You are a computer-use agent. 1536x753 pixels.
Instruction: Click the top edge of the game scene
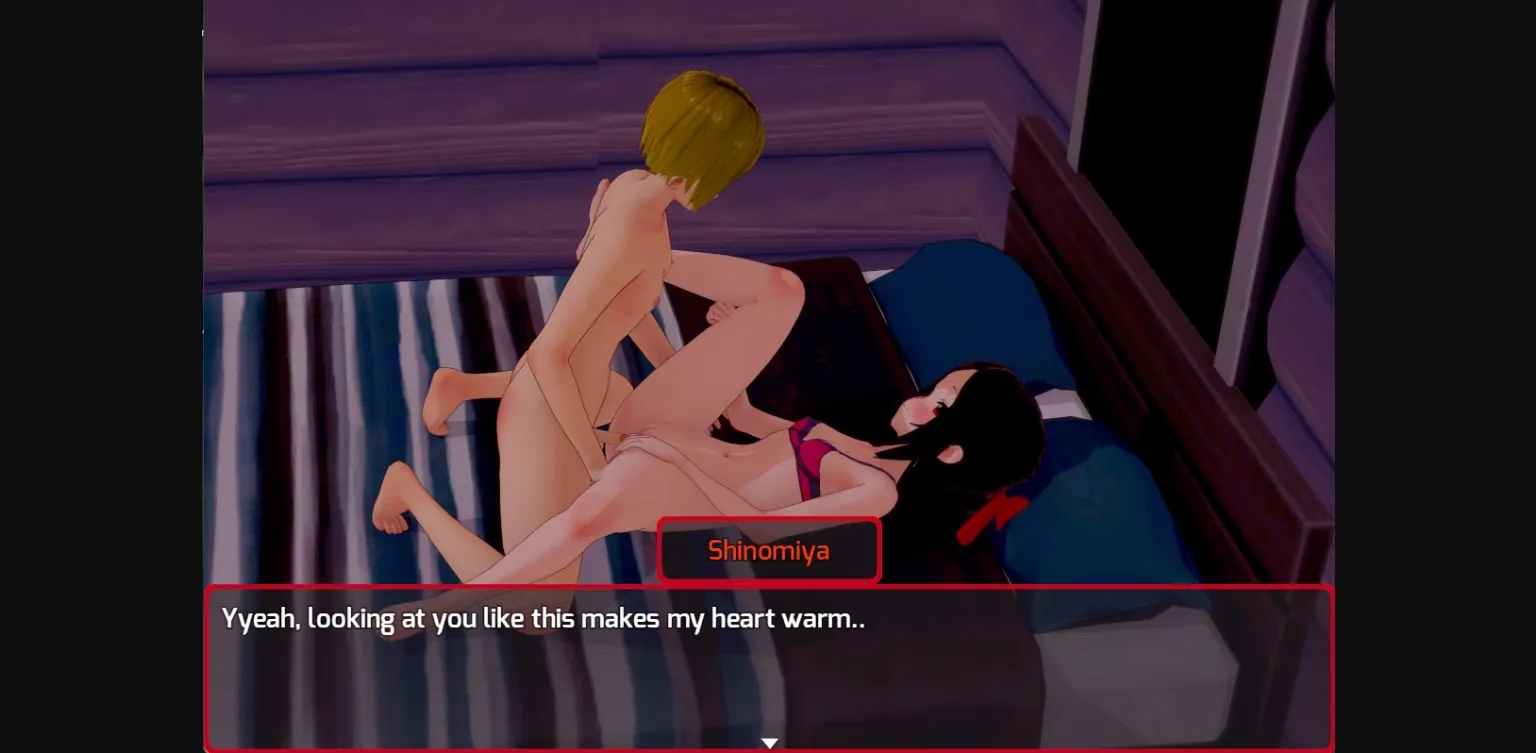click(x=768, y=5)
